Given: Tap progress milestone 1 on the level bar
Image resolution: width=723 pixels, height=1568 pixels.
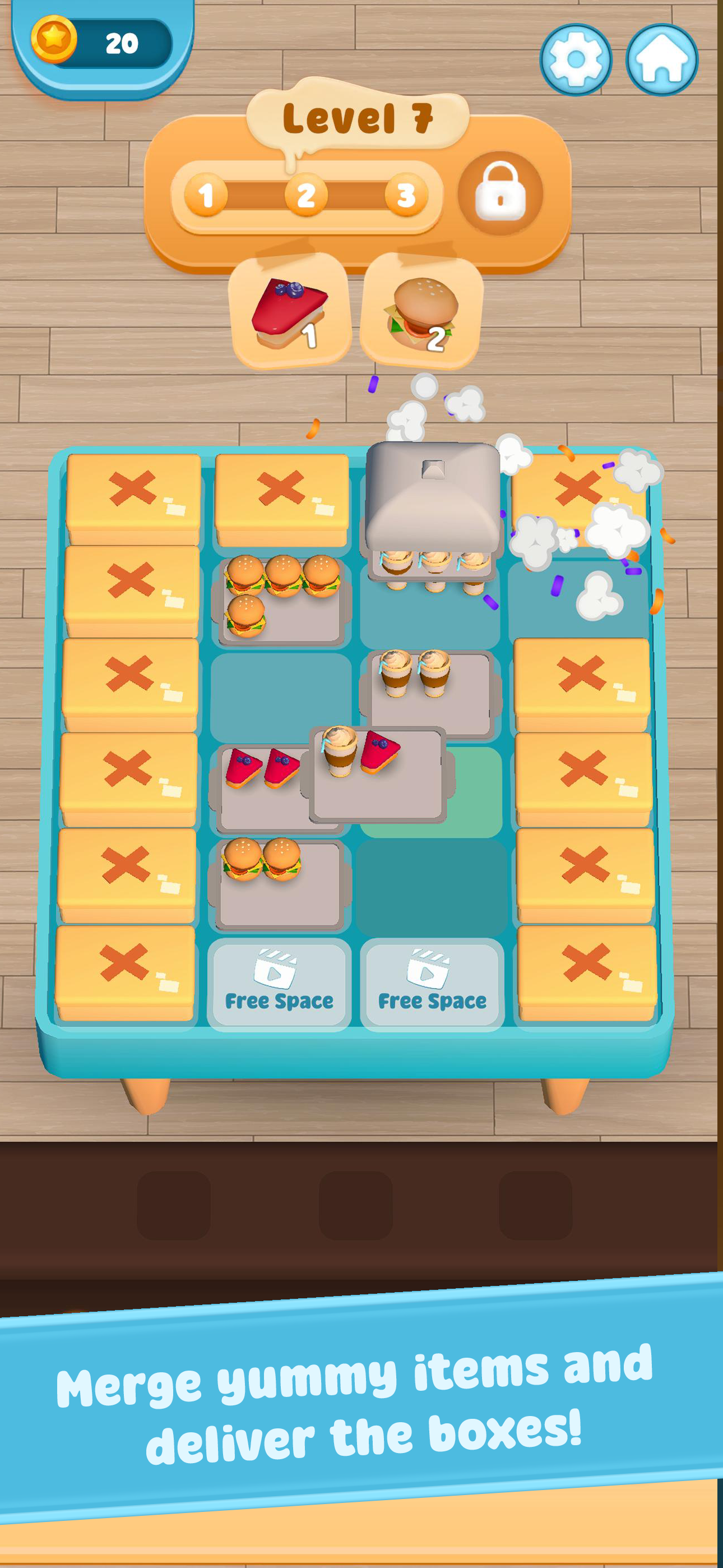Looking at the screenshot, I should pos(207,193).
